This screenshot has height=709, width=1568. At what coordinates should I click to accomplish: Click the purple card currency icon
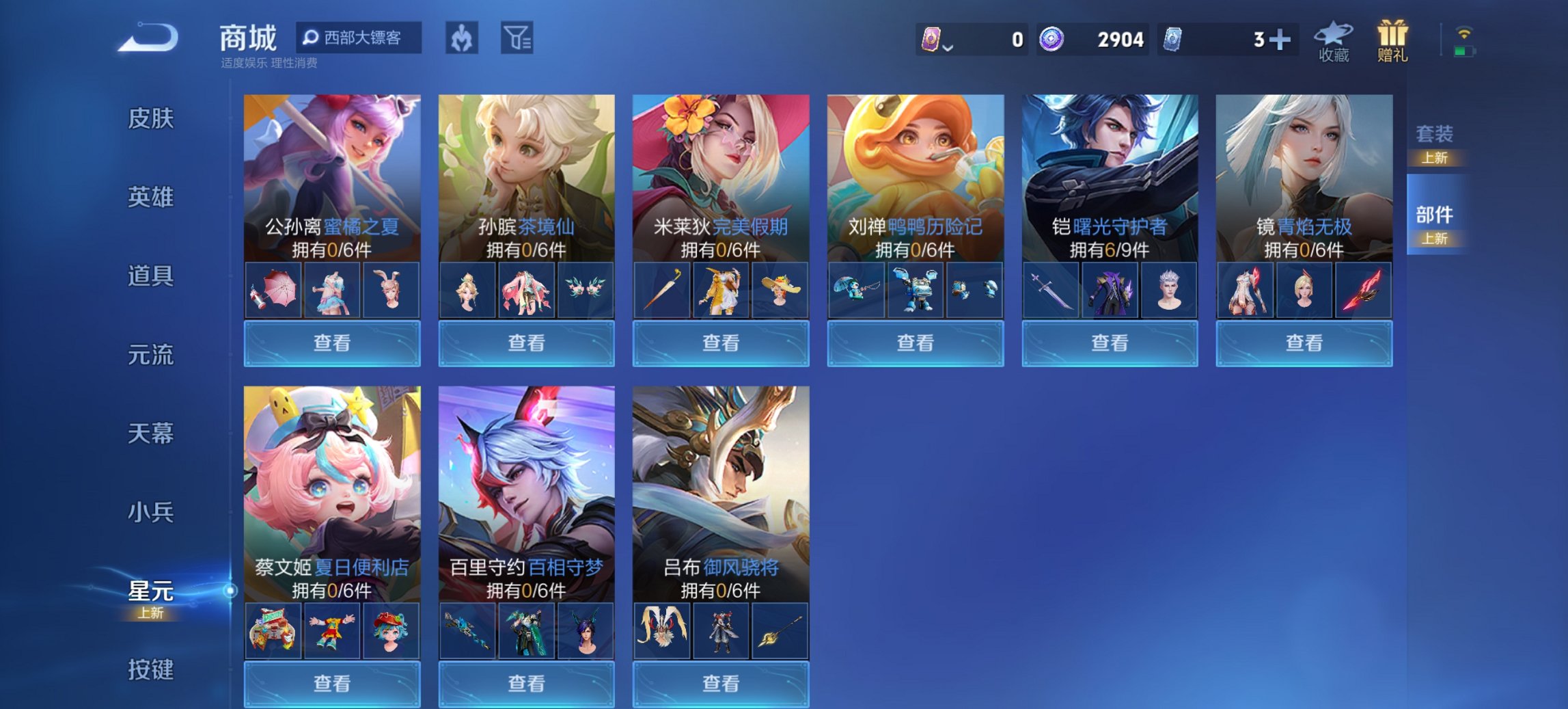pyautogui.click(x=934, y=40)
